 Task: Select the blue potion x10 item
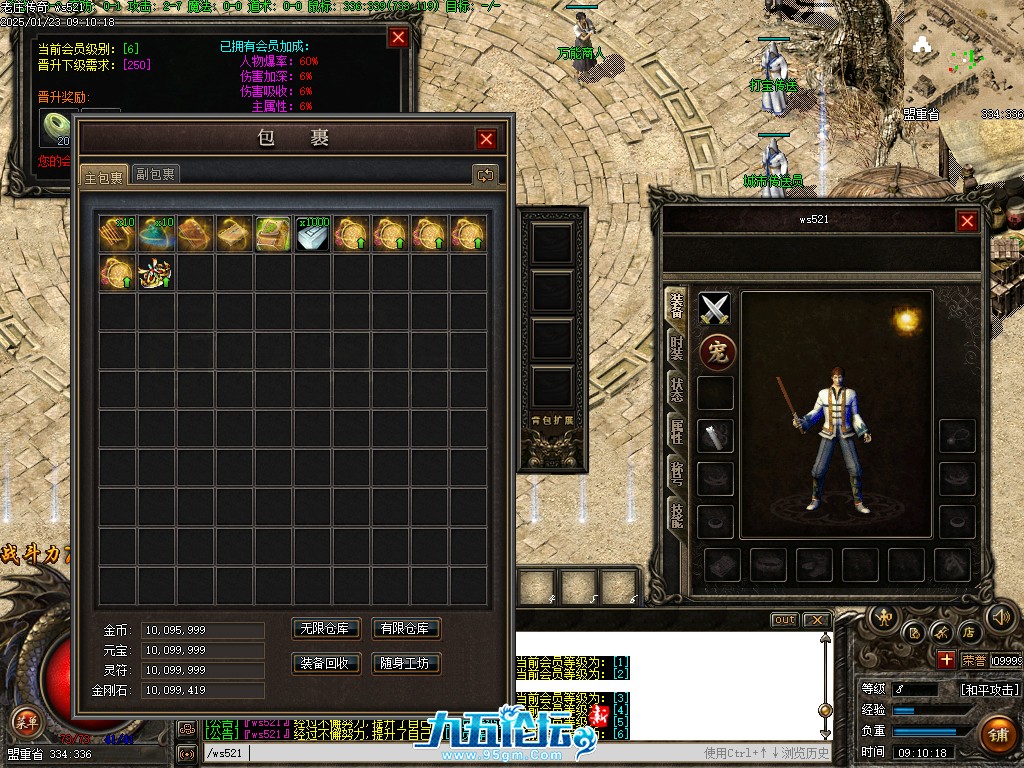pos(156,234)
